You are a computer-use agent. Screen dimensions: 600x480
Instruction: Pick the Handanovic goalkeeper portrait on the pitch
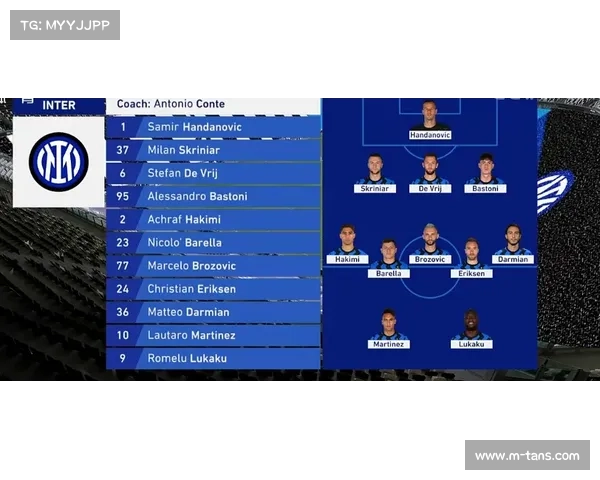[x=429, y=115]
